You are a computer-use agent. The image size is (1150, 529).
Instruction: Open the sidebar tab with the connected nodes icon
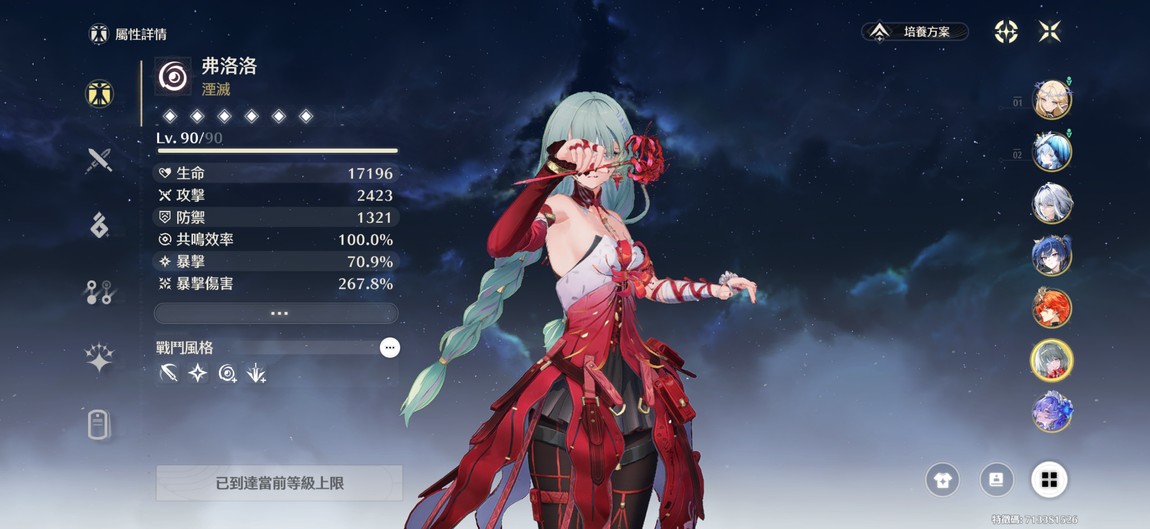99,292
